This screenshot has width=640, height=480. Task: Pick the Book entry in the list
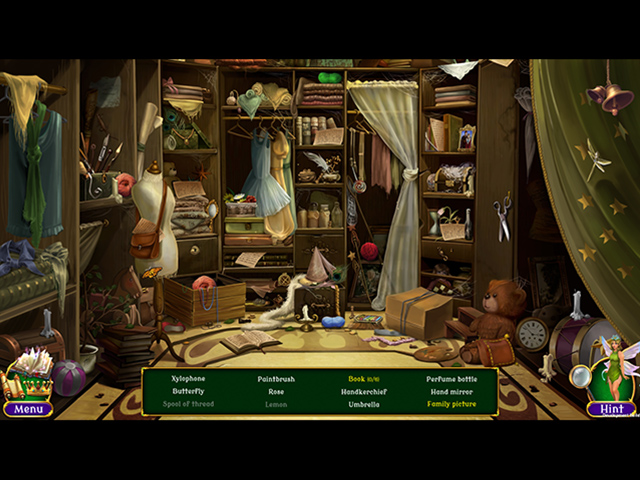pos(362,379)
